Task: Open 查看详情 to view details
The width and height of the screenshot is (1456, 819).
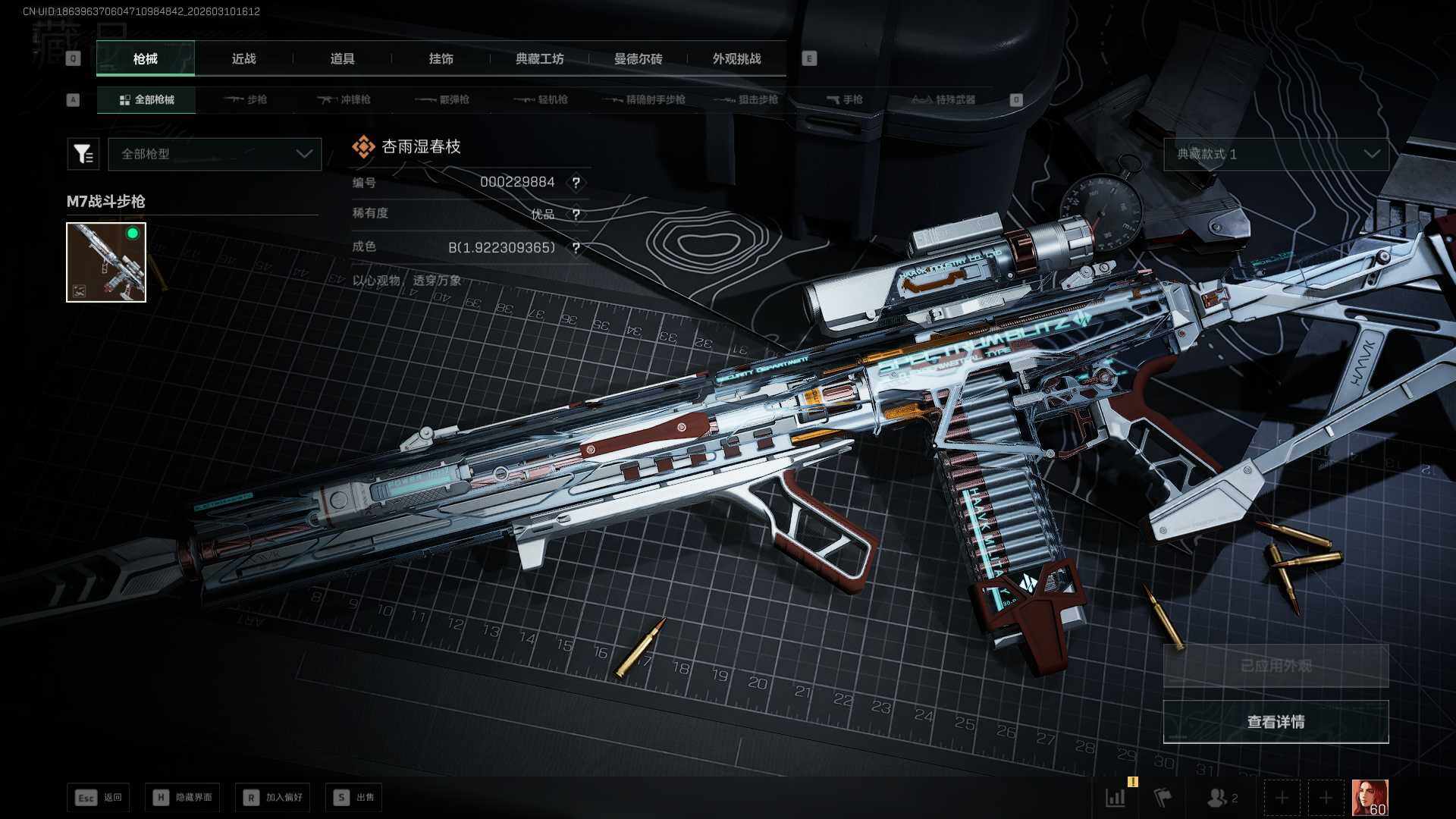Action: pos(1276,722)
